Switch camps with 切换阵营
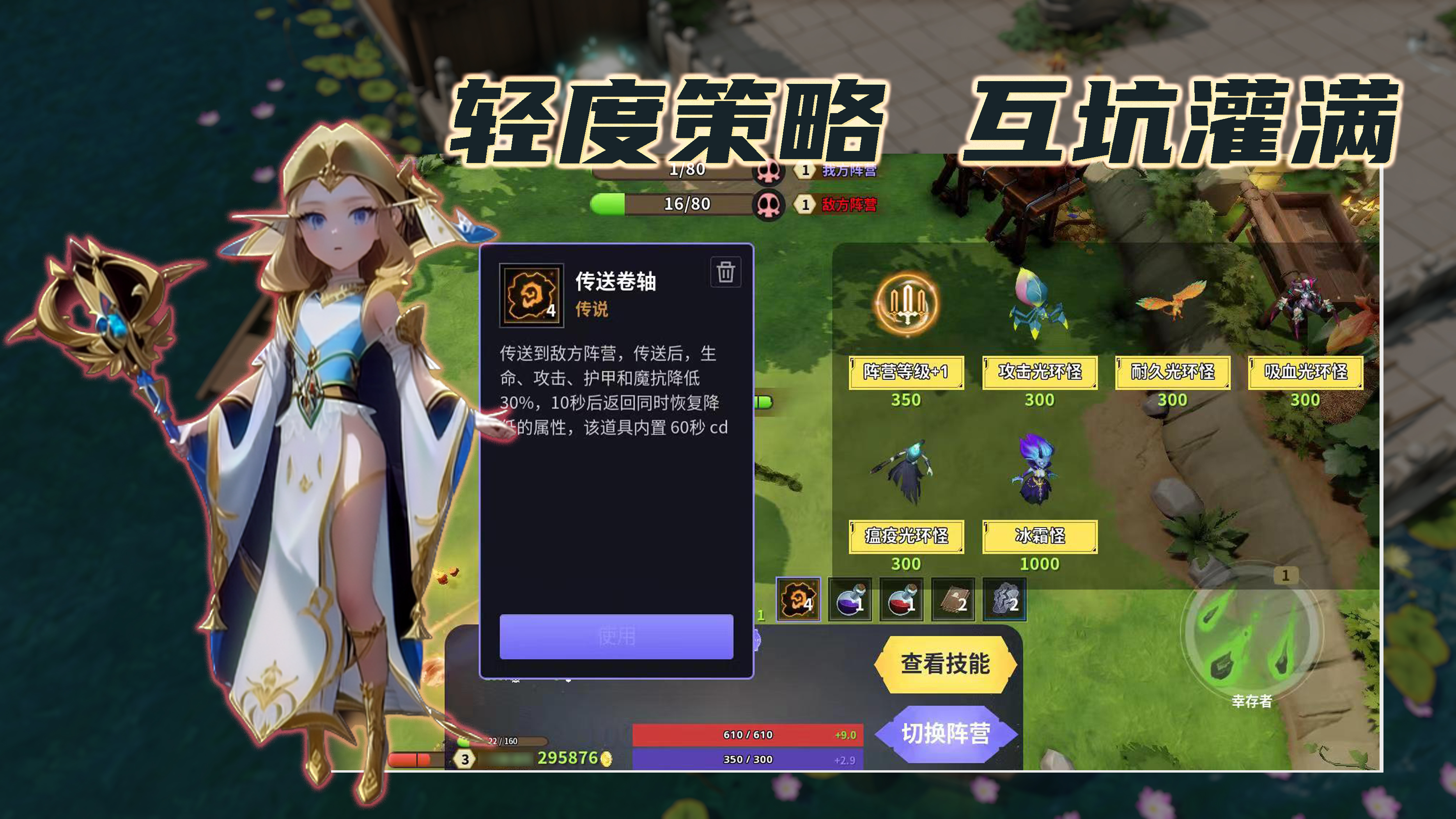 (947, 733)
